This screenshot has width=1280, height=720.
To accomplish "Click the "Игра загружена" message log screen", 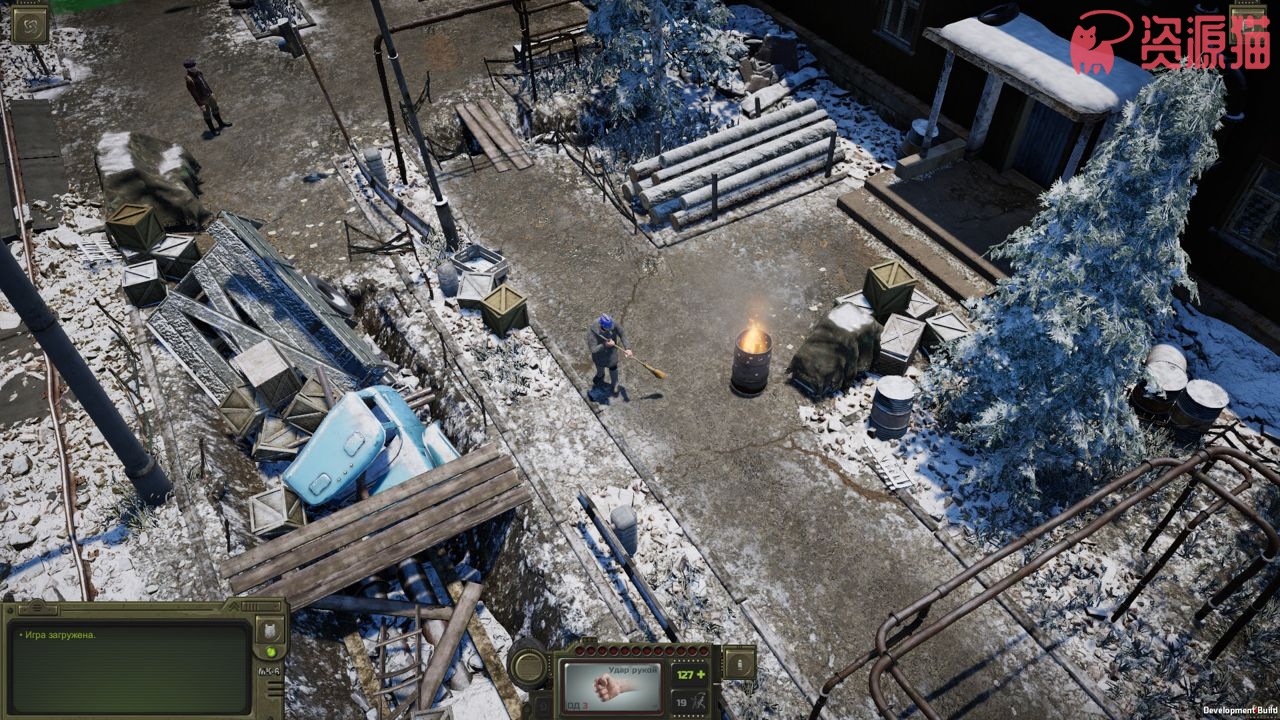I will tap(130, 668).
